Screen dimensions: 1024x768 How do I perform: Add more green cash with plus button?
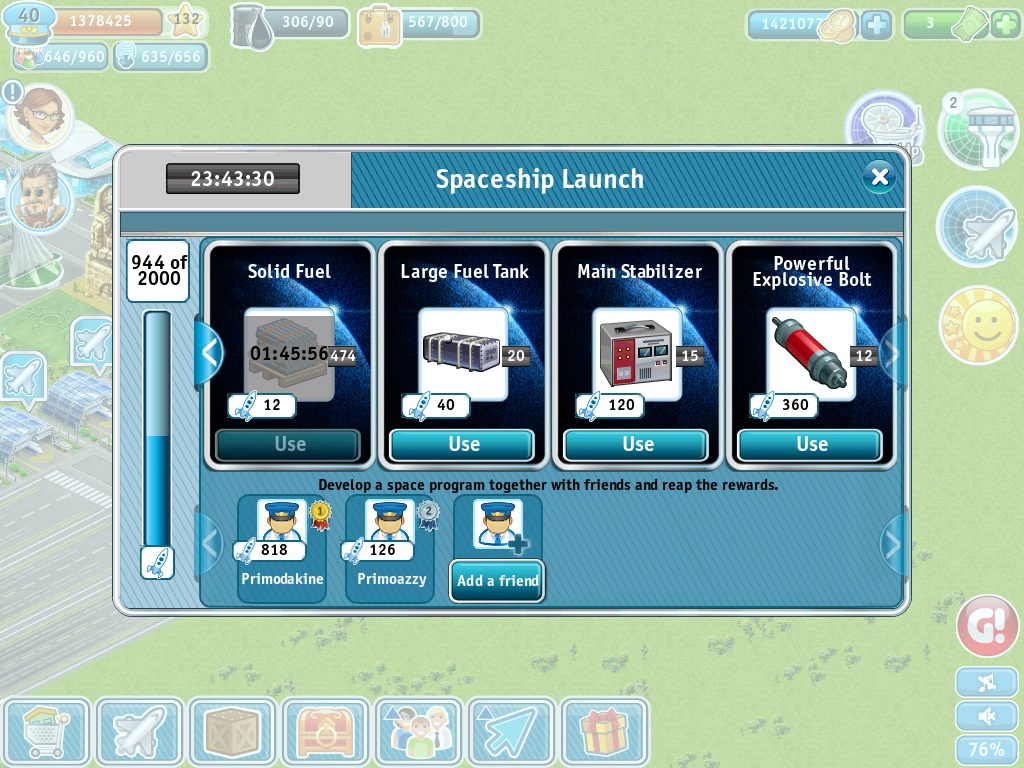click(x=1005, y=25)
